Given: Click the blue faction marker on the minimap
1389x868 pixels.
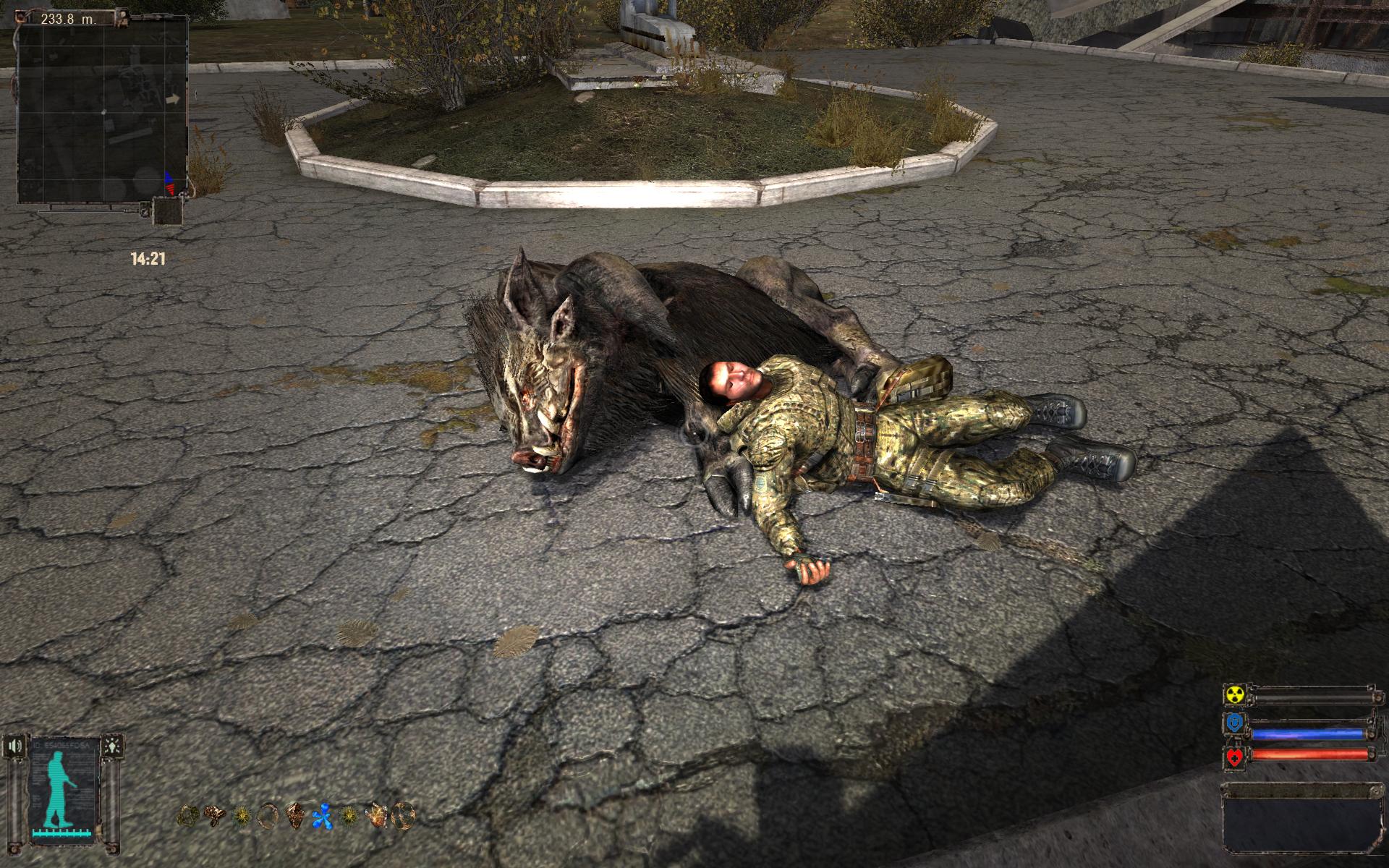Looking at the screenshot, I should [x=167, y=178].
